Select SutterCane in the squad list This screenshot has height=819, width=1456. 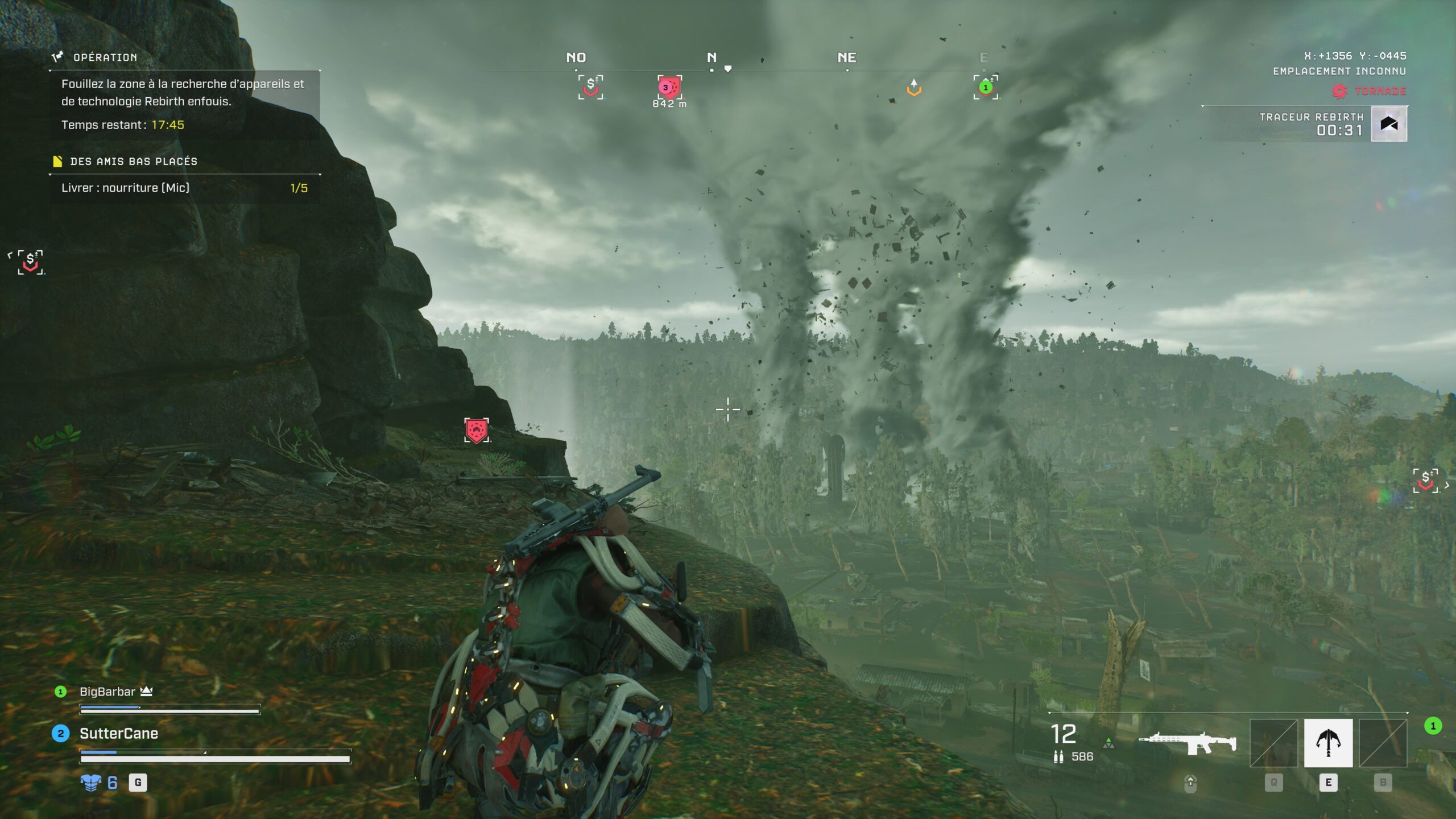[118, 734]
